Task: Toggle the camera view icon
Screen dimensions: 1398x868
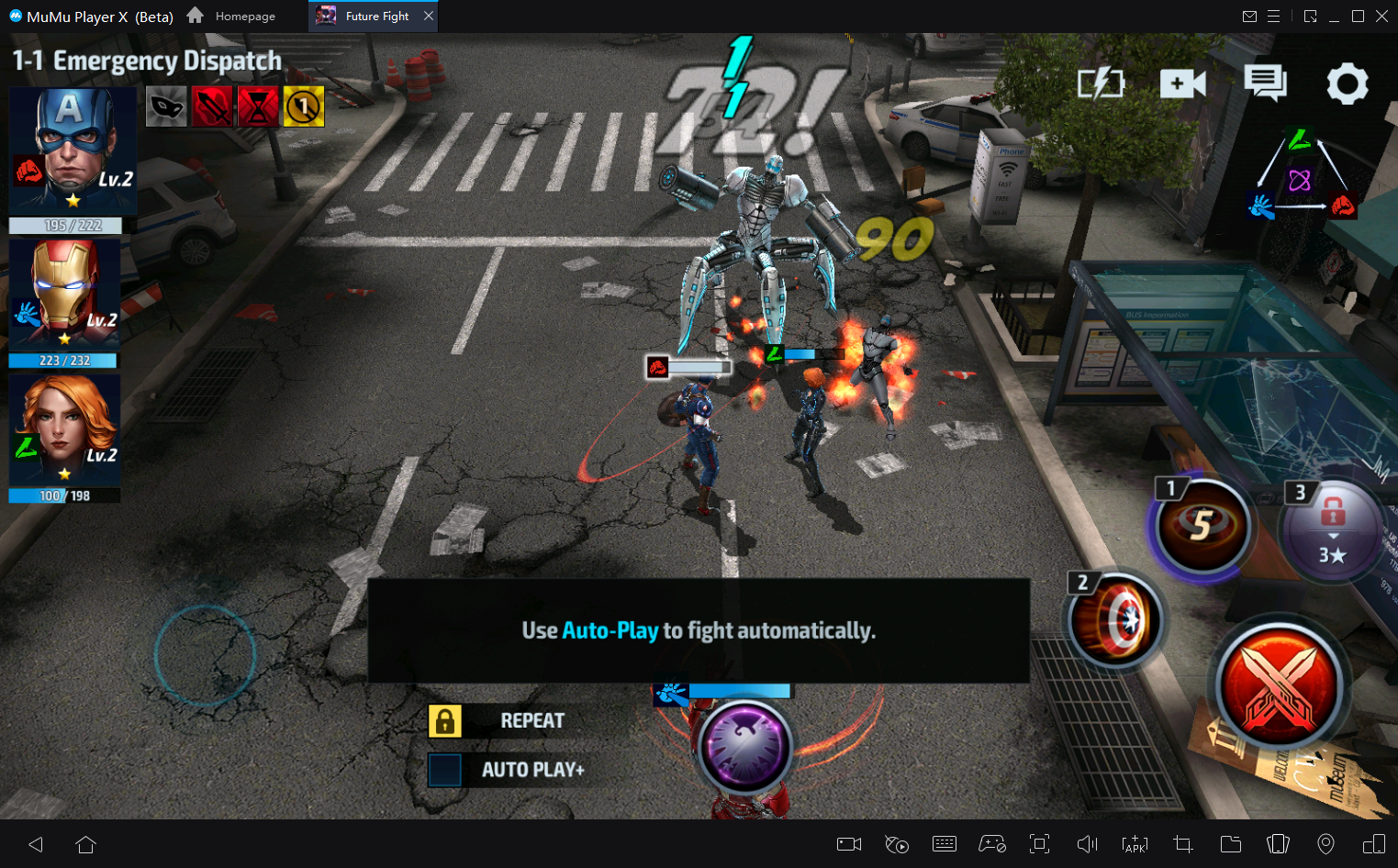Action: pyautogui.click(x=1182, y=83)
